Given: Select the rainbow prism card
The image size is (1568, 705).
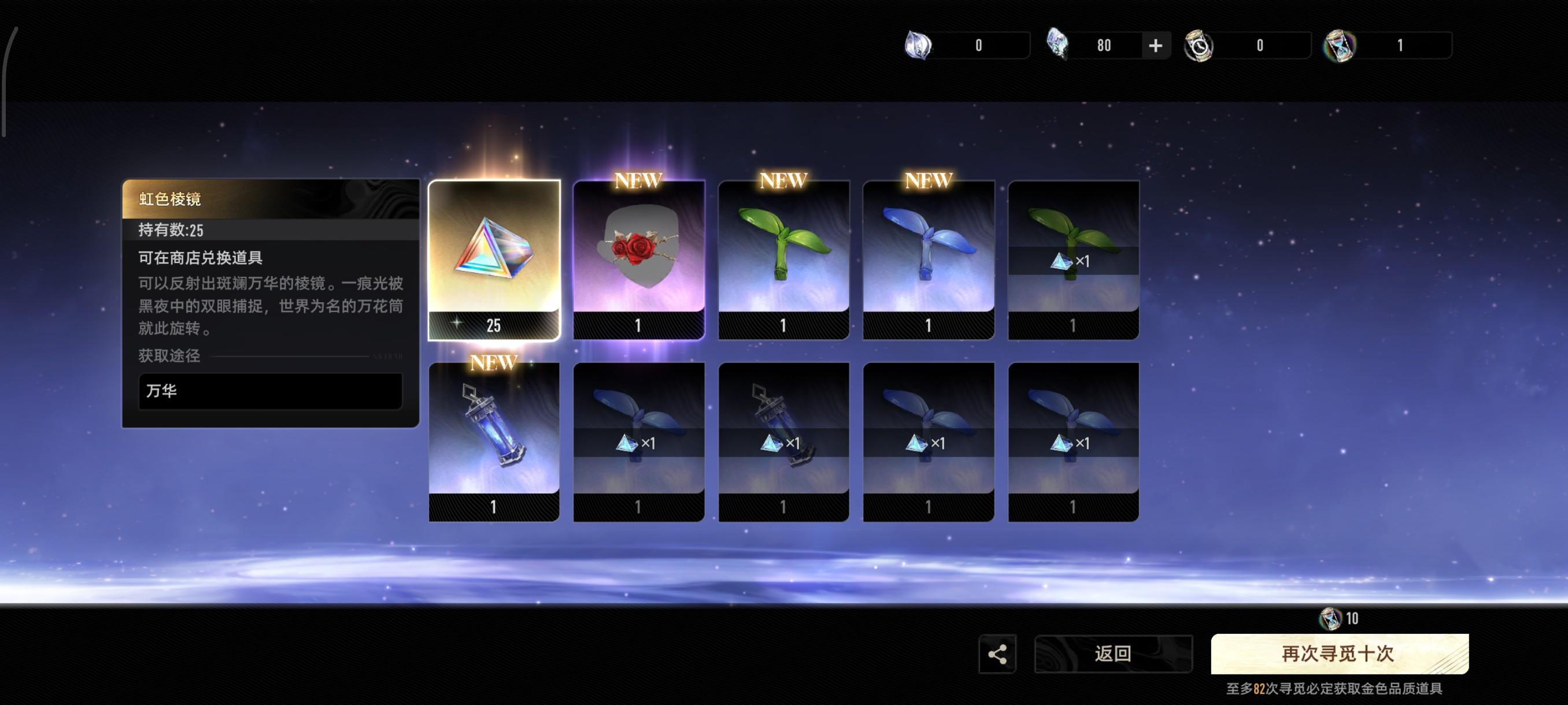Looking at the screenshot, I should click(494, 259).
